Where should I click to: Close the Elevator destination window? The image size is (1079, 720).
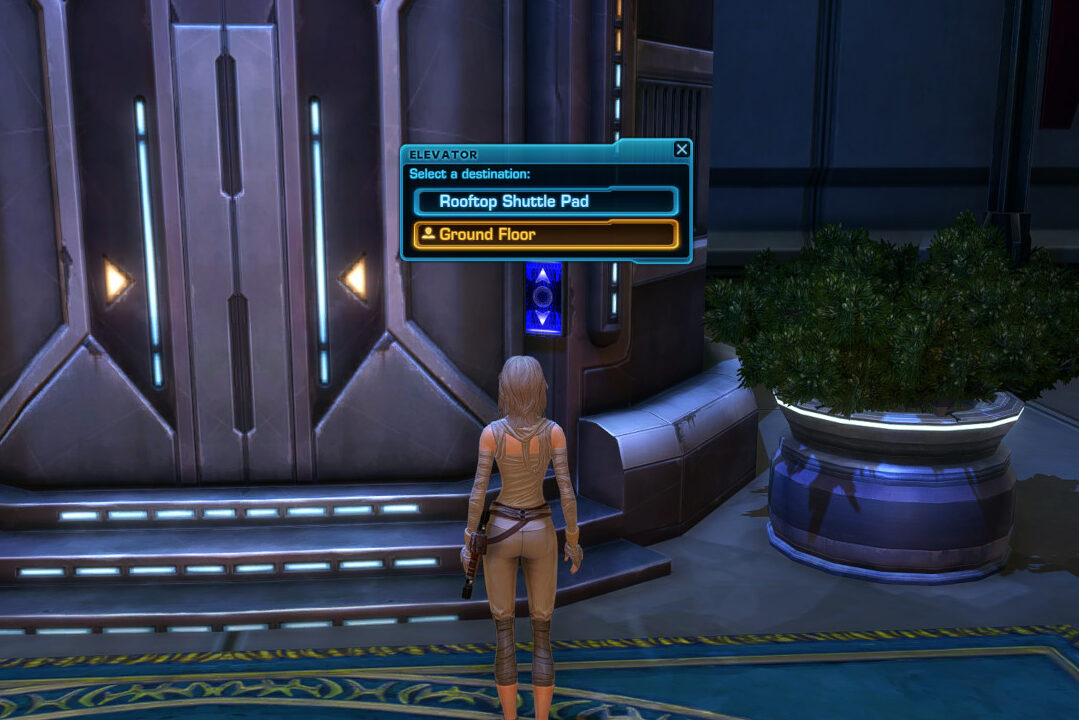[681, 150]
